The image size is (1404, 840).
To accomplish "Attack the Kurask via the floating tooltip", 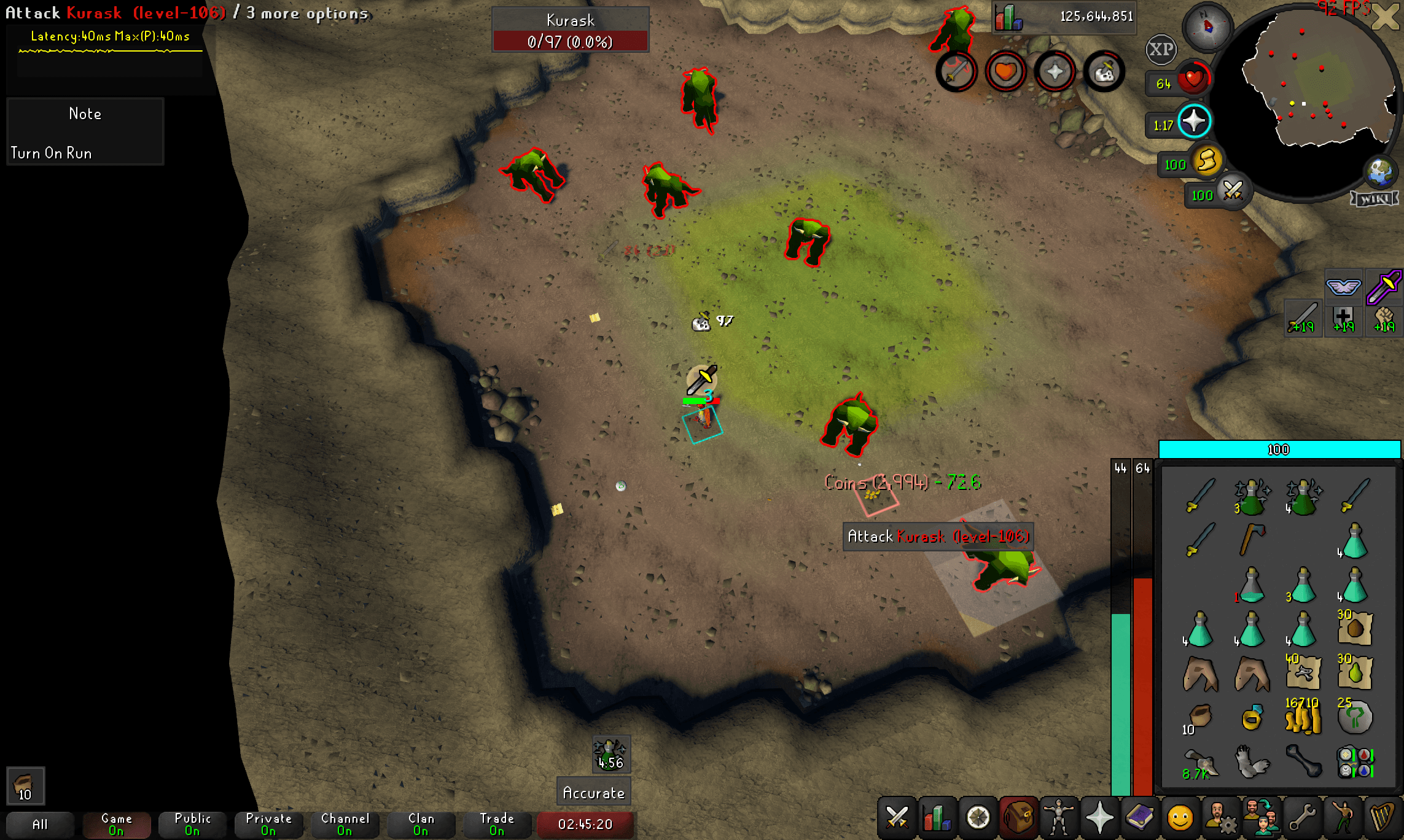I will point(938,536).
